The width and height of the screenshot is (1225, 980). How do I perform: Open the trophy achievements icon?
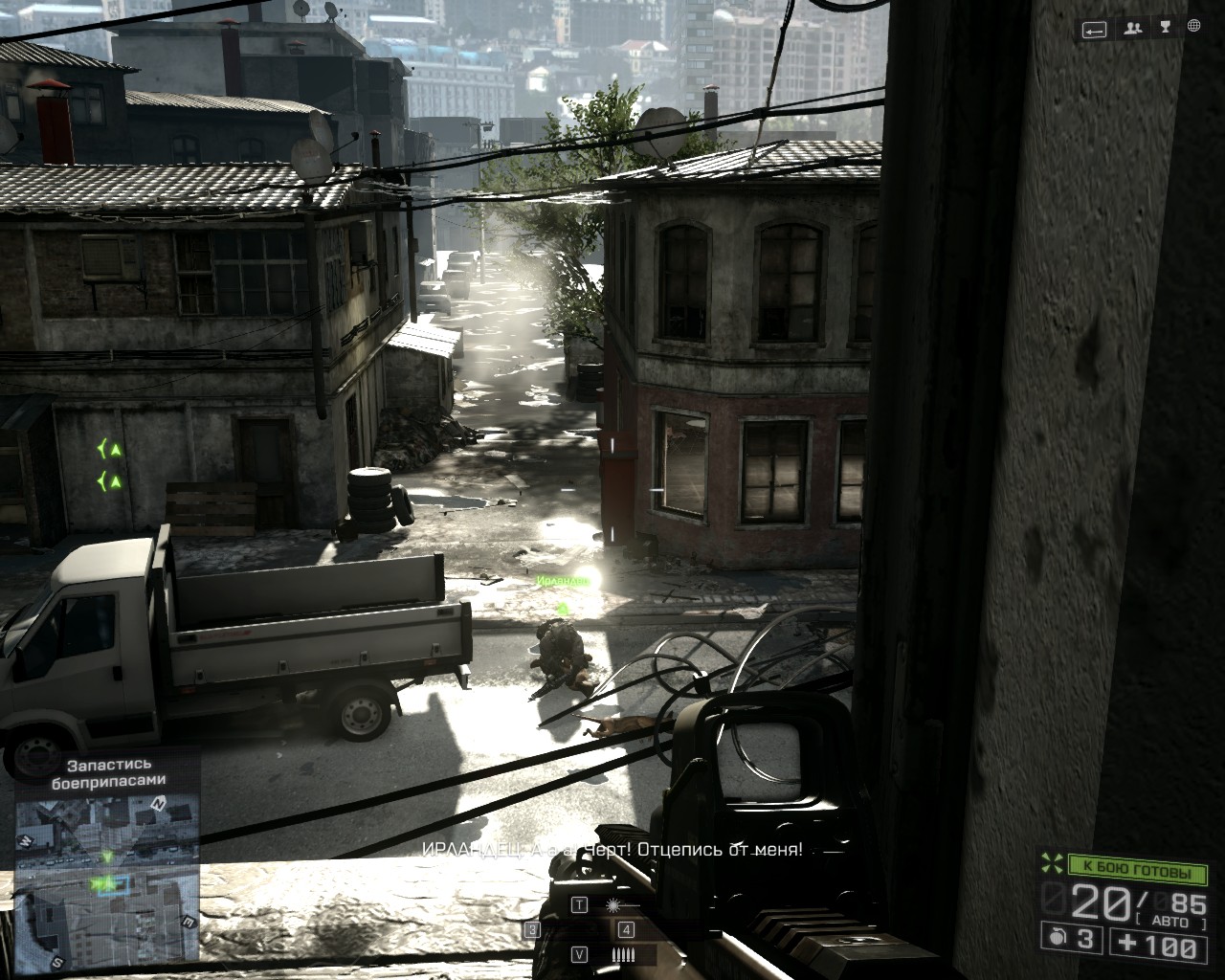1164,28
